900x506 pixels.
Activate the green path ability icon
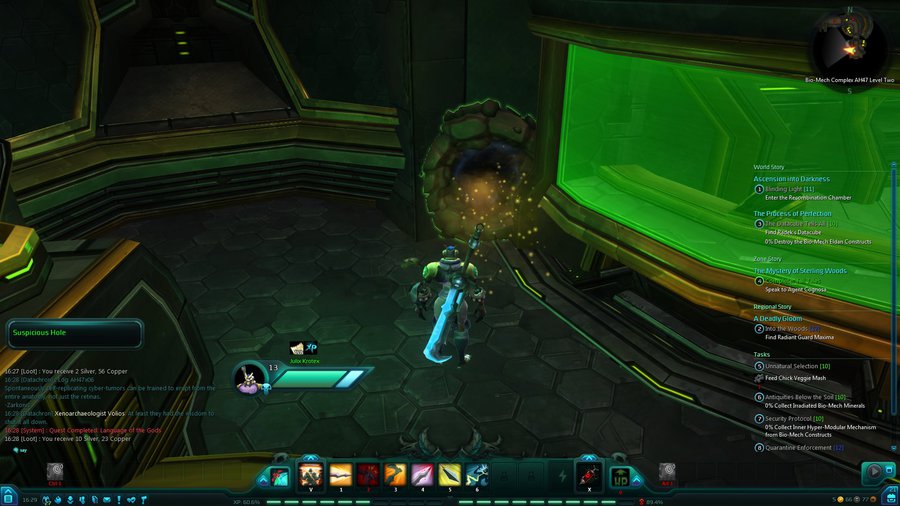tap(621, 475)
